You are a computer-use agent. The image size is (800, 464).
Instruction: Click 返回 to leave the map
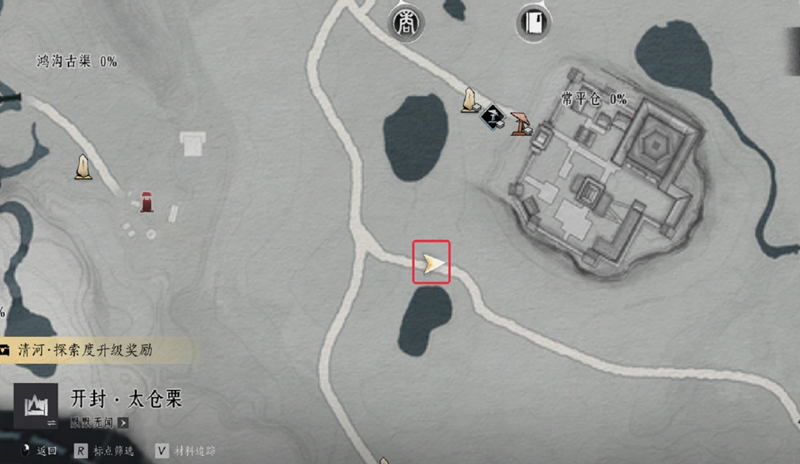[40, 451]
